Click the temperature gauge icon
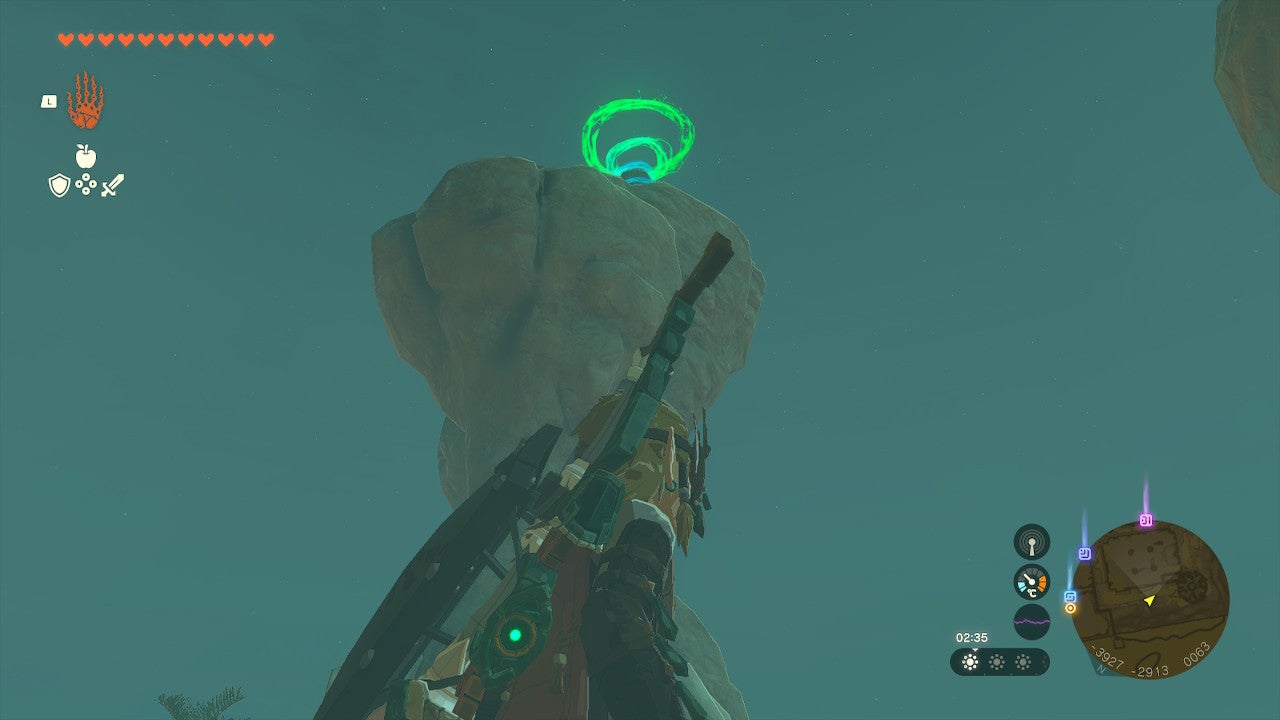The height and width of the screenshot is (720, 1280). click(x=1032, y=582)
